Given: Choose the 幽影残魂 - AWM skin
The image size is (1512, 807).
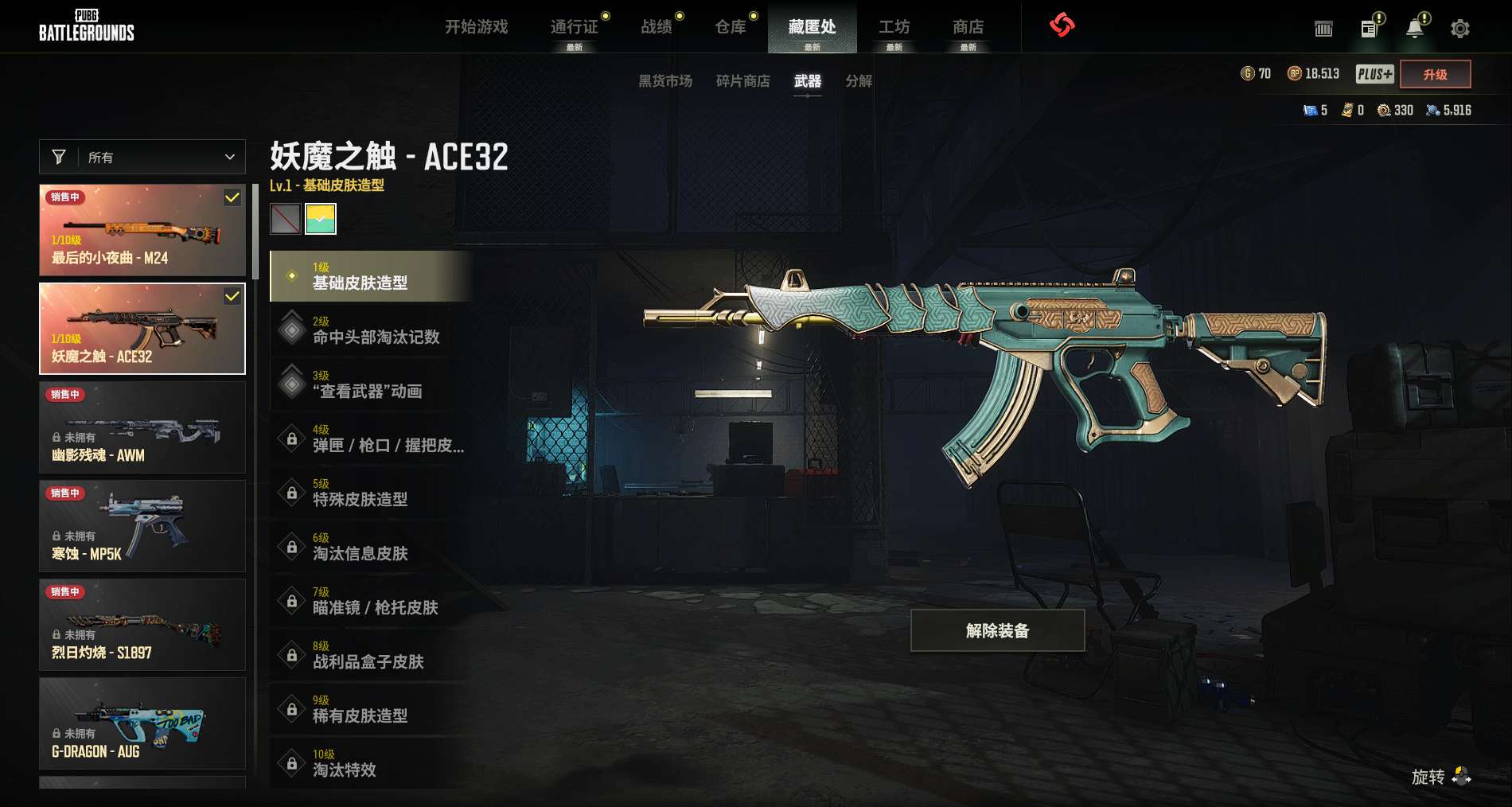Looking at the screenshot, I should pos(142,427).
